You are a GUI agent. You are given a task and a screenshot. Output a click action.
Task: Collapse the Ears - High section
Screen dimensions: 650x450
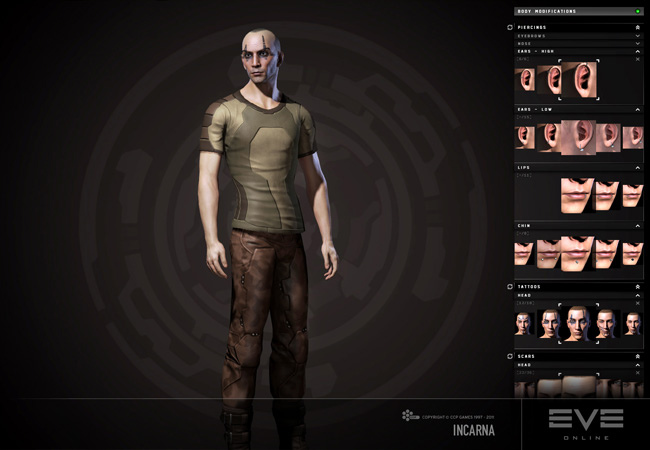(x=637, y=51)
